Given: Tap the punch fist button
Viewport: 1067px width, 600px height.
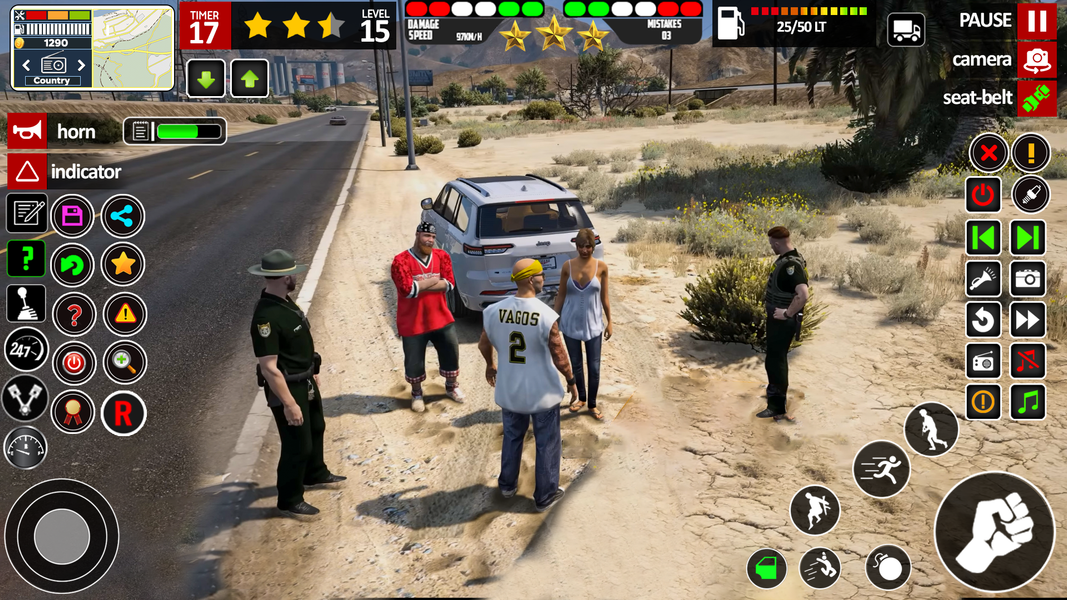Looking at the screenshot, I should tap(994, 531).
